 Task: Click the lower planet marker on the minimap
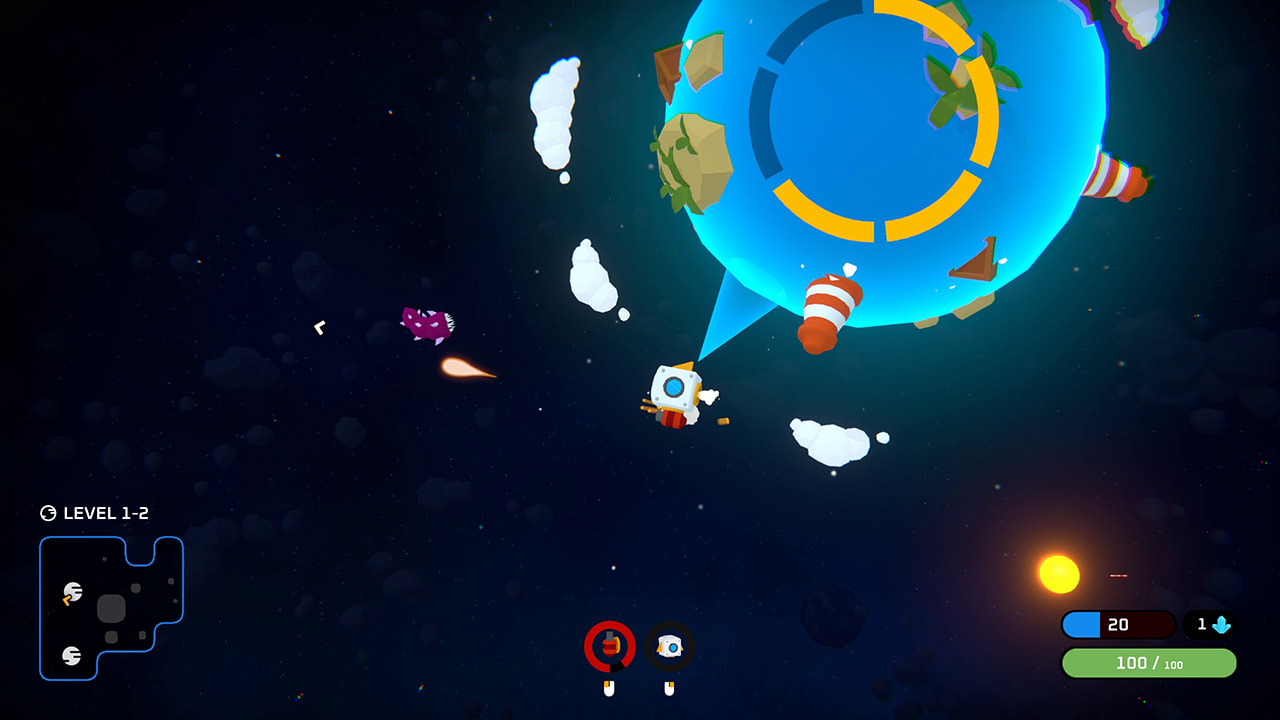(71, 653)
